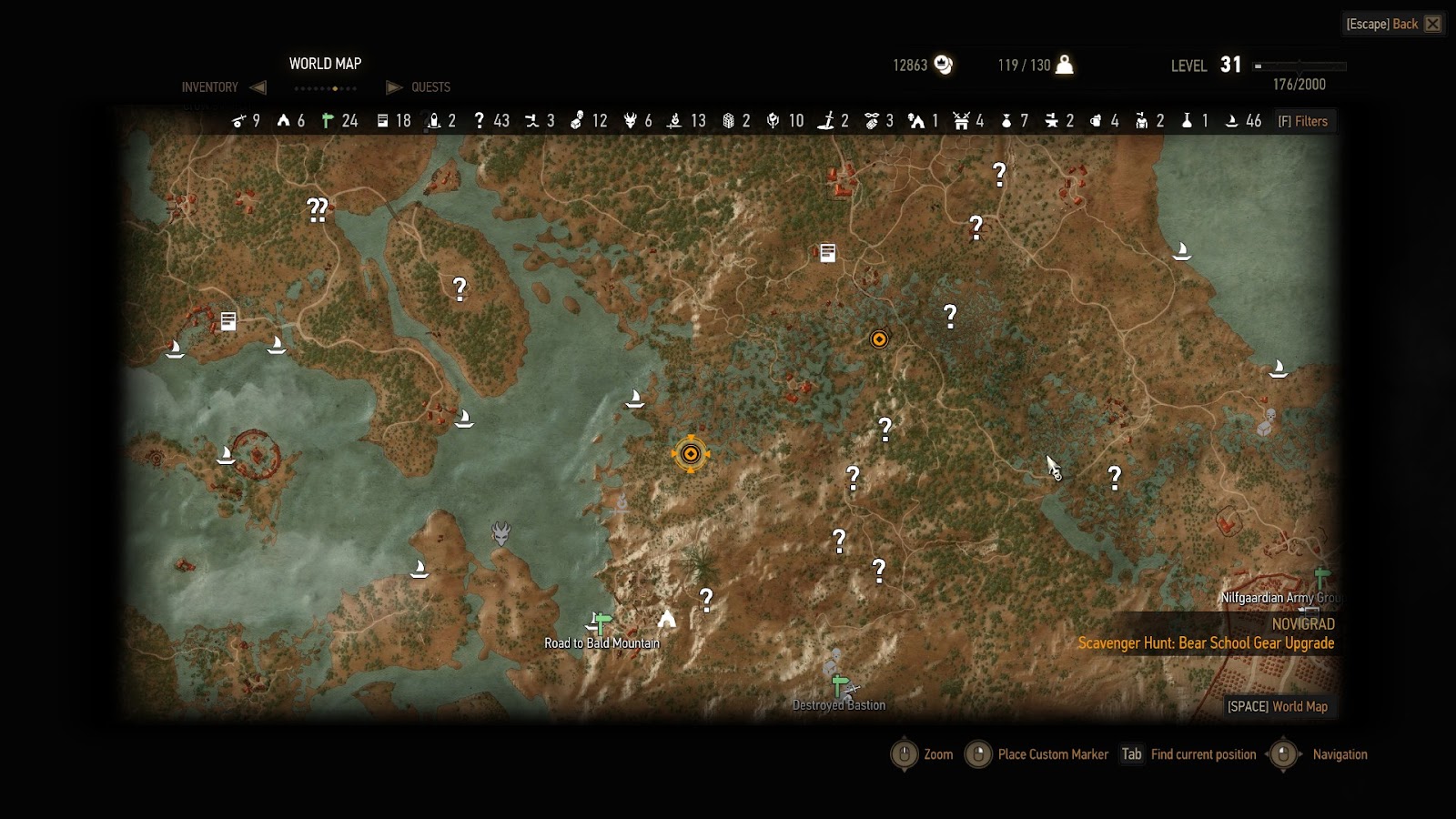Click the monster head marker on the map
The image size is (1456, 819).
coord(500,532)
